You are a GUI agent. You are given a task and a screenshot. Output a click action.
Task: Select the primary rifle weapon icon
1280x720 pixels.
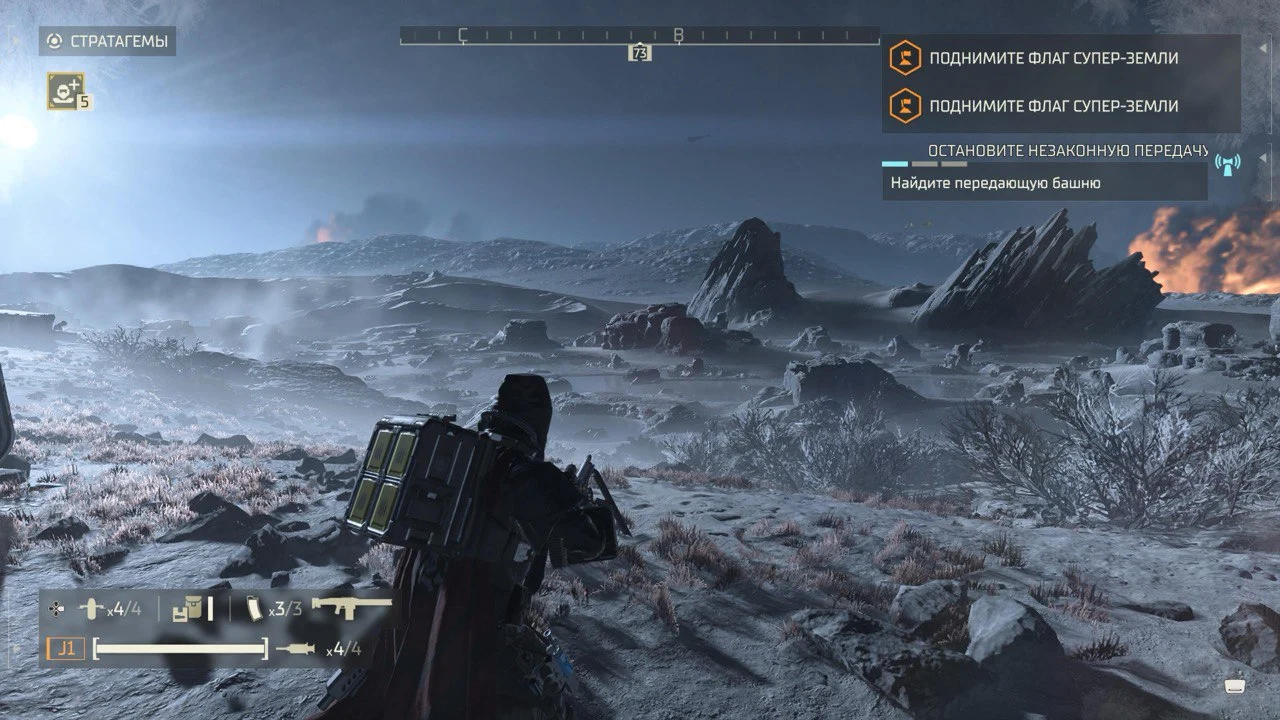(351, 606)
